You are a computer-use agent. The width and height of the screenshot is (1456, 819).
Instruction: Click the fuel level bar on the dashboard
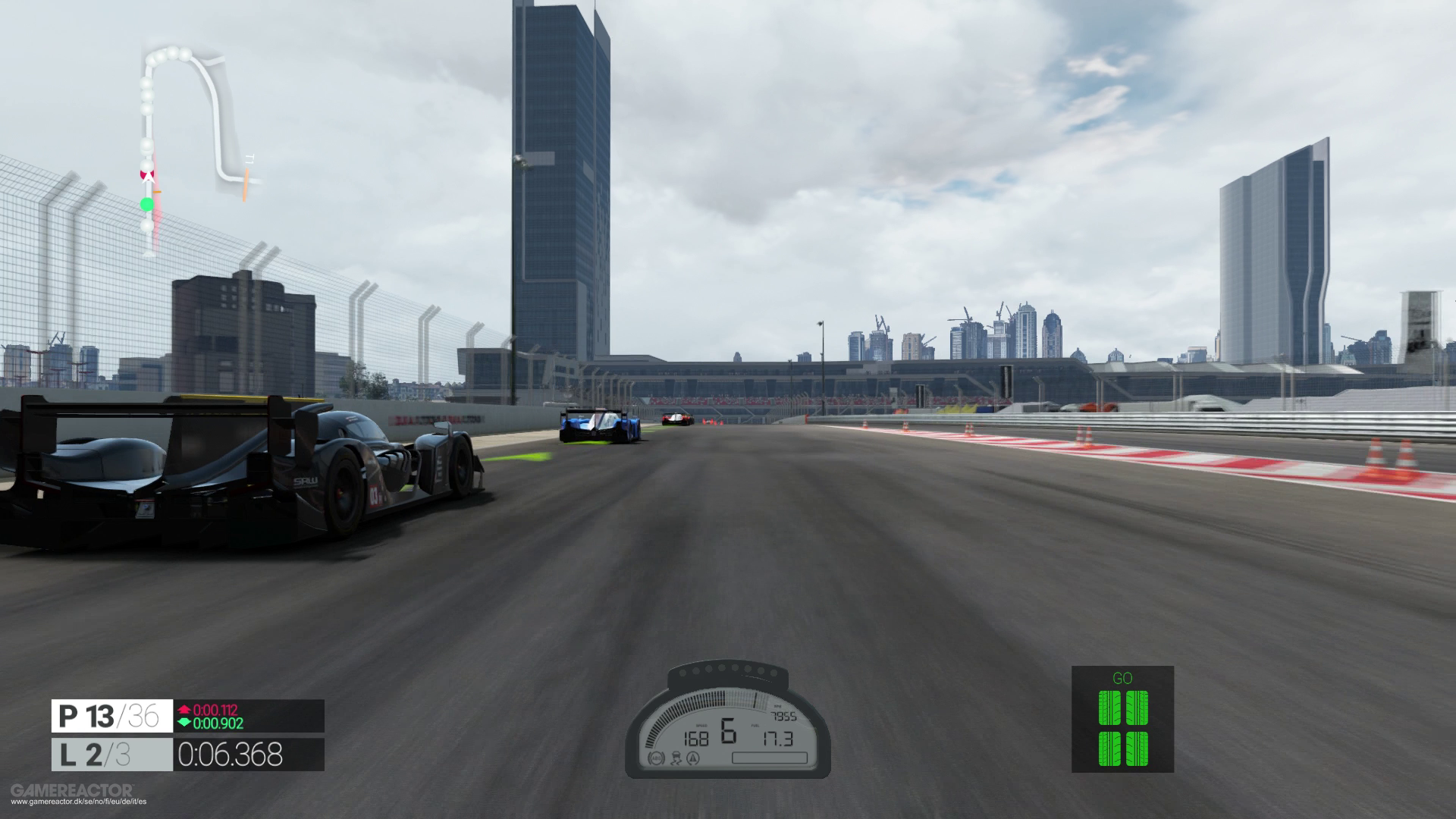770,758
